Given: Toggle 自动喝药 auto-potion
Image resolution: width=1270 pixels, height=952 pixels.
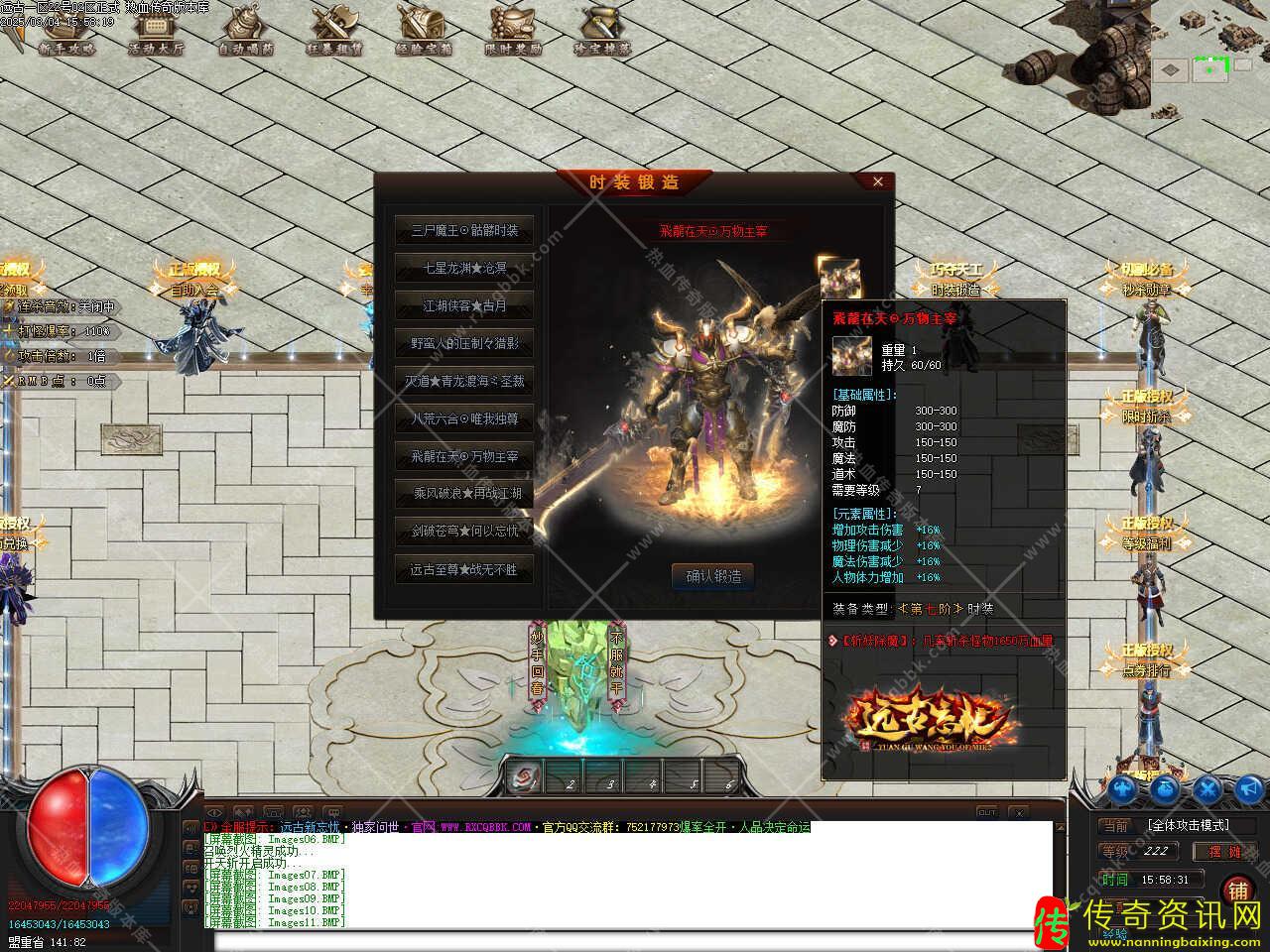Looking at the screenshot, I should coord(246,30).
